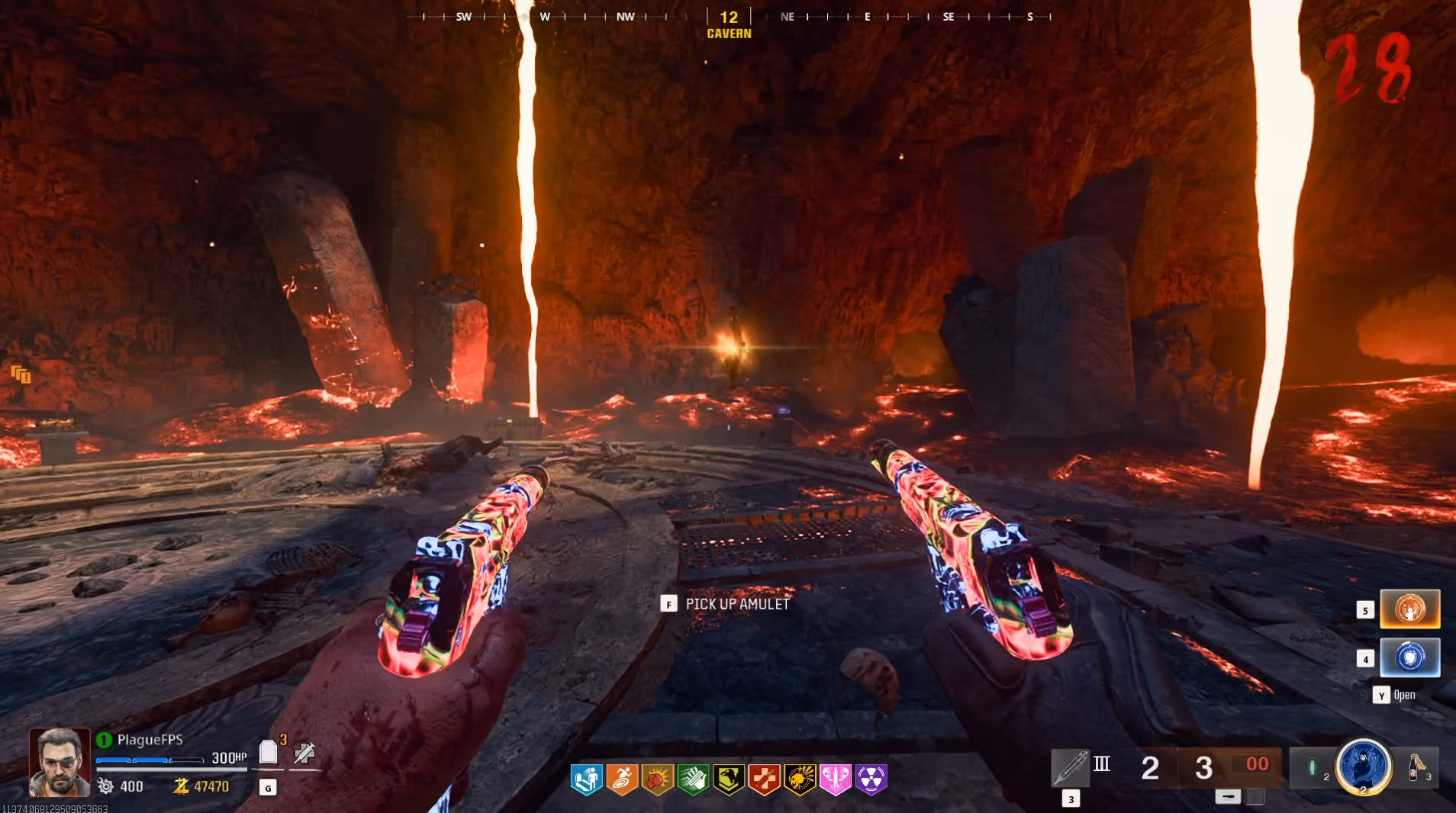Use the self-revive syringe icon
The width and height of the screenshot is (1456, 813).
[304, 753]
